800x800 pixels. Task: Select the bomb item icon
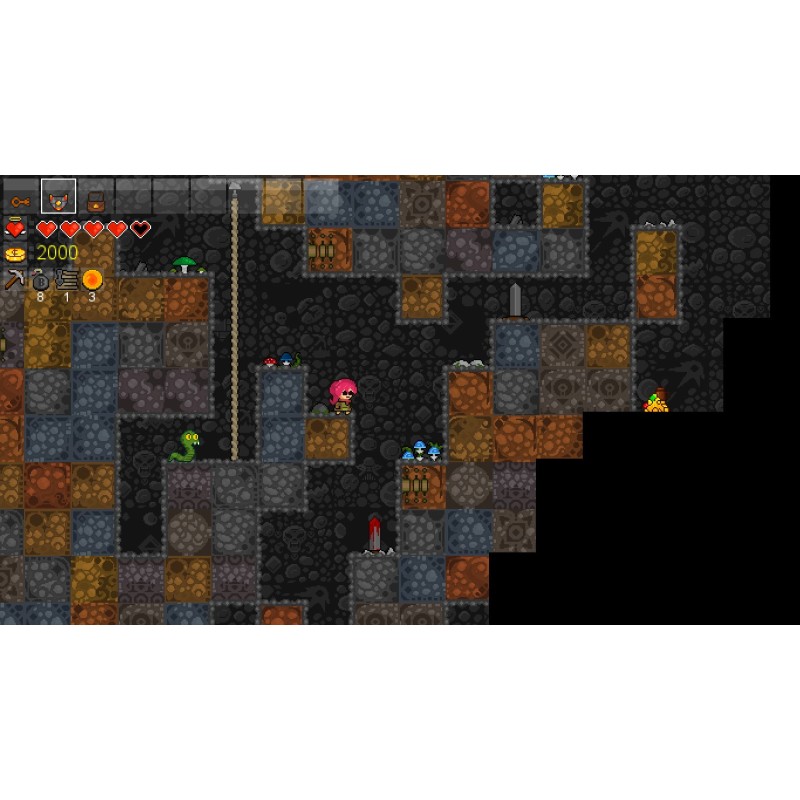tap(41, 279)
